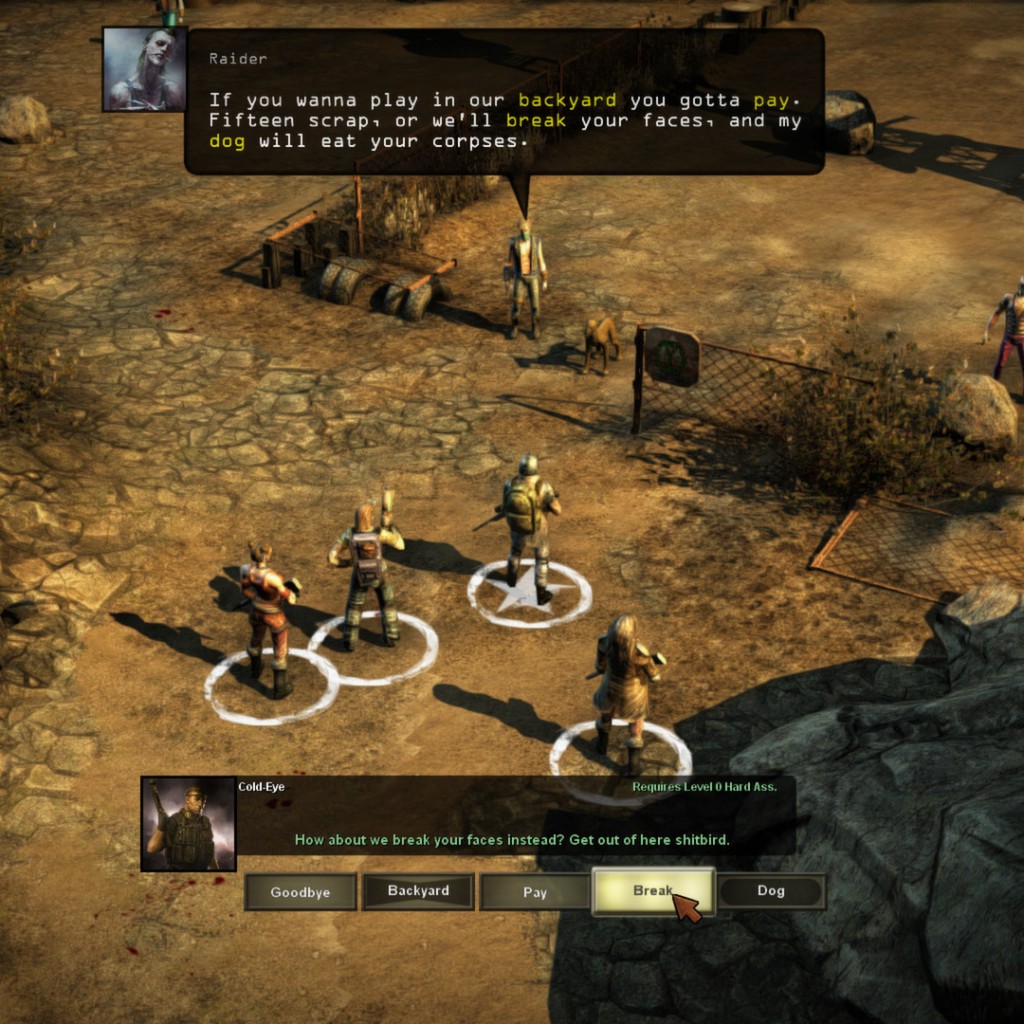Ask the Raider about the Dog
1024x1024 pixels.
click(771, 891)
